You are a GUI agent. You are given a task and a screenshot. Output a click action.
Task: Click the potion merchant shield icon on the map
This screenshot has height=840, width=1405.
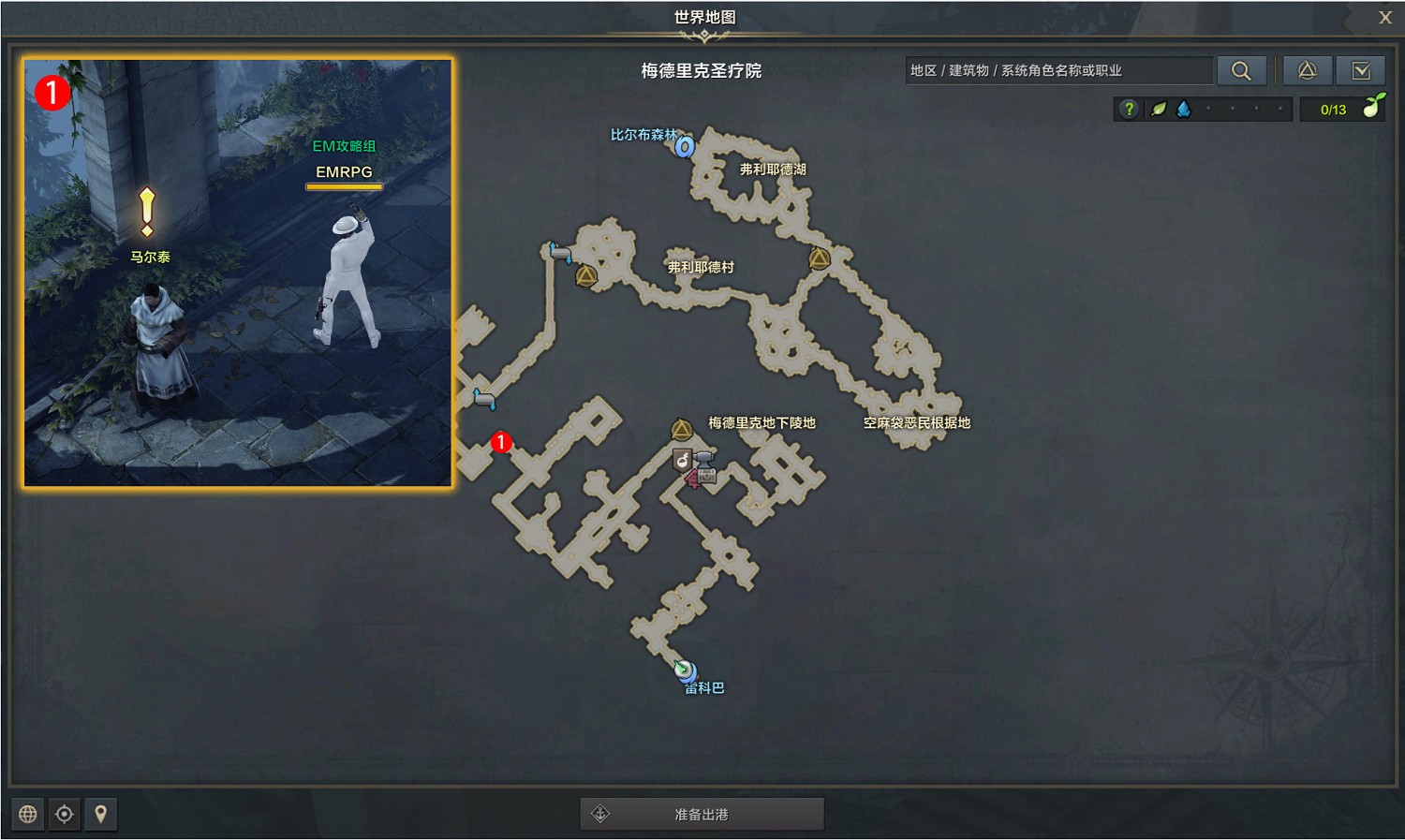[x=682, y=458]
